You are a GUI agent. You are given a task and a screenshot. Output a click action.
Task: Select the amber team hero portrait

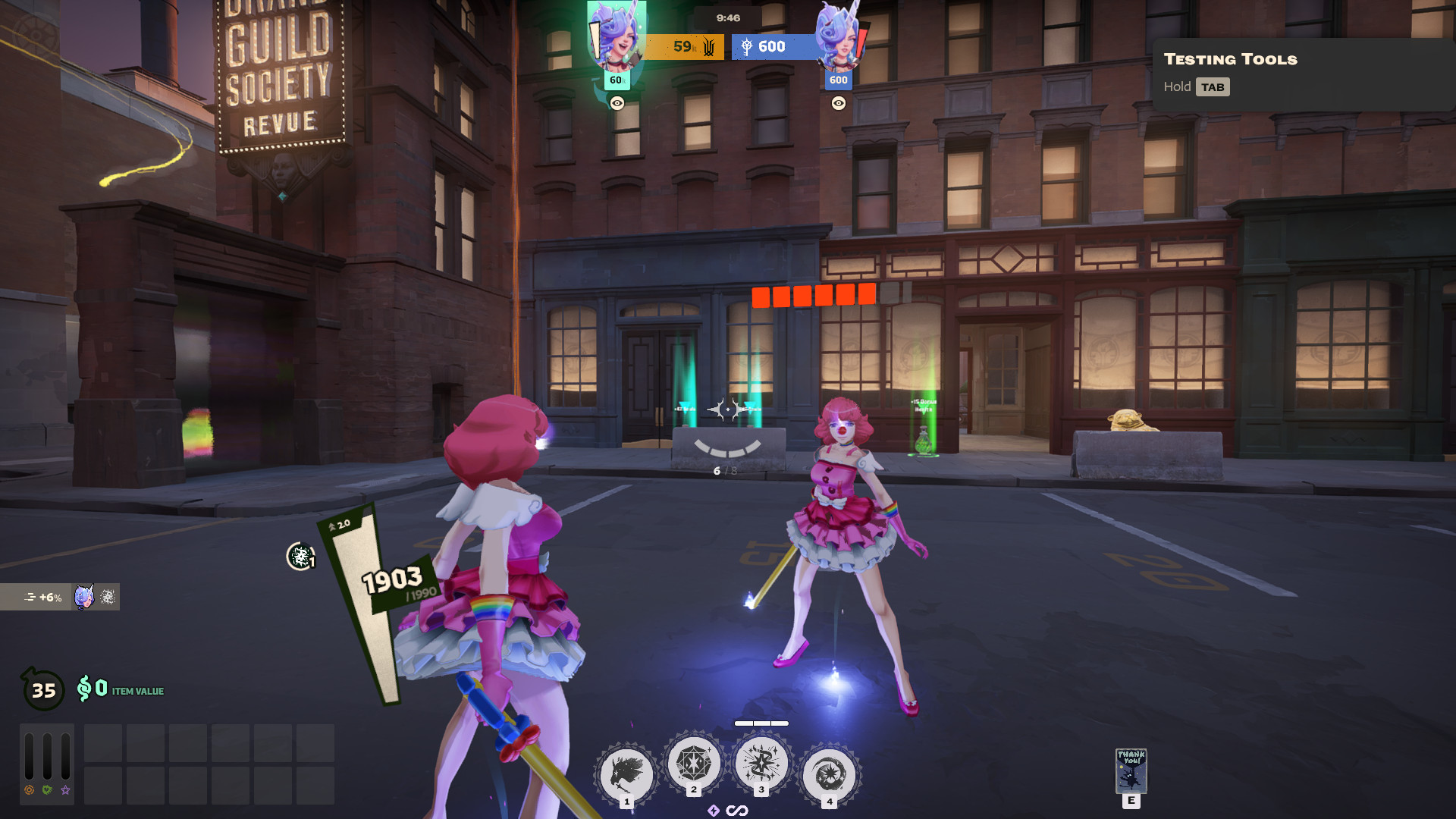(x=617, y=36)
